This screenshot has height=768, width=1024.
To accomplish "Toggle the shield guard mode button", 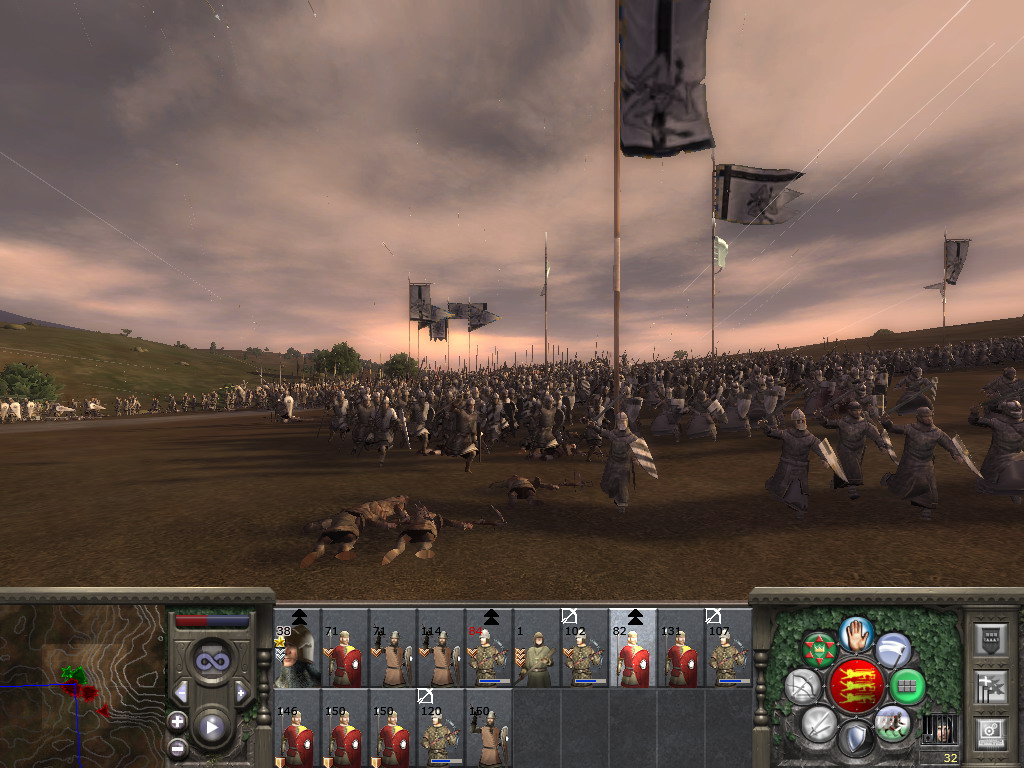I will 856,739.
